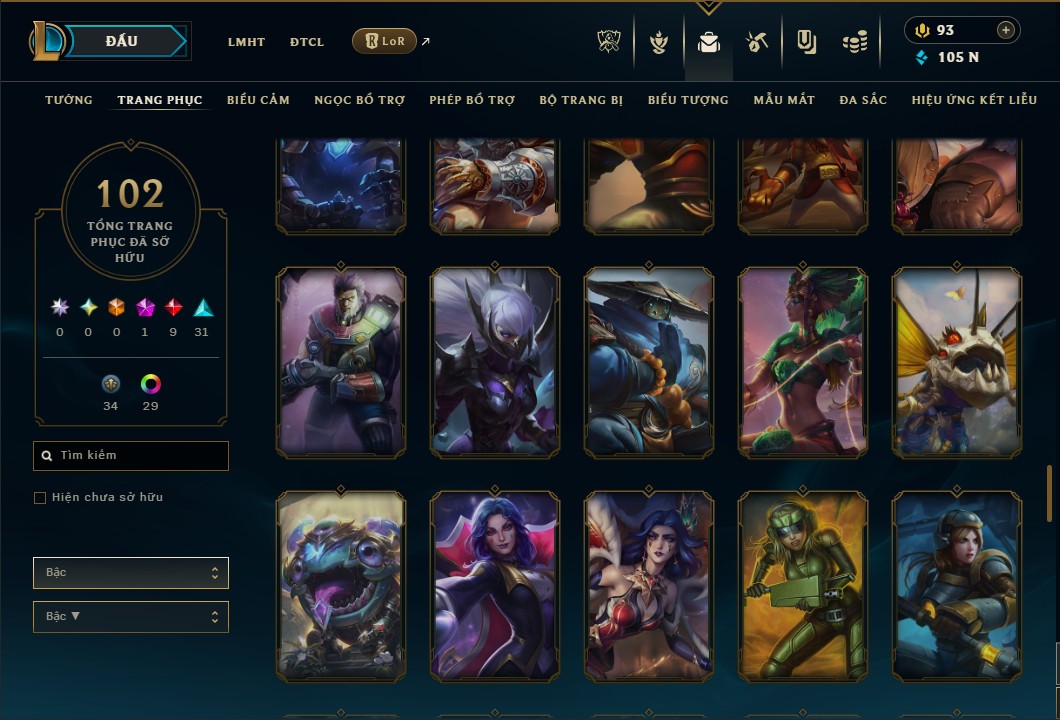
Task: Open the coin-stack store icon
Action: 854,42
